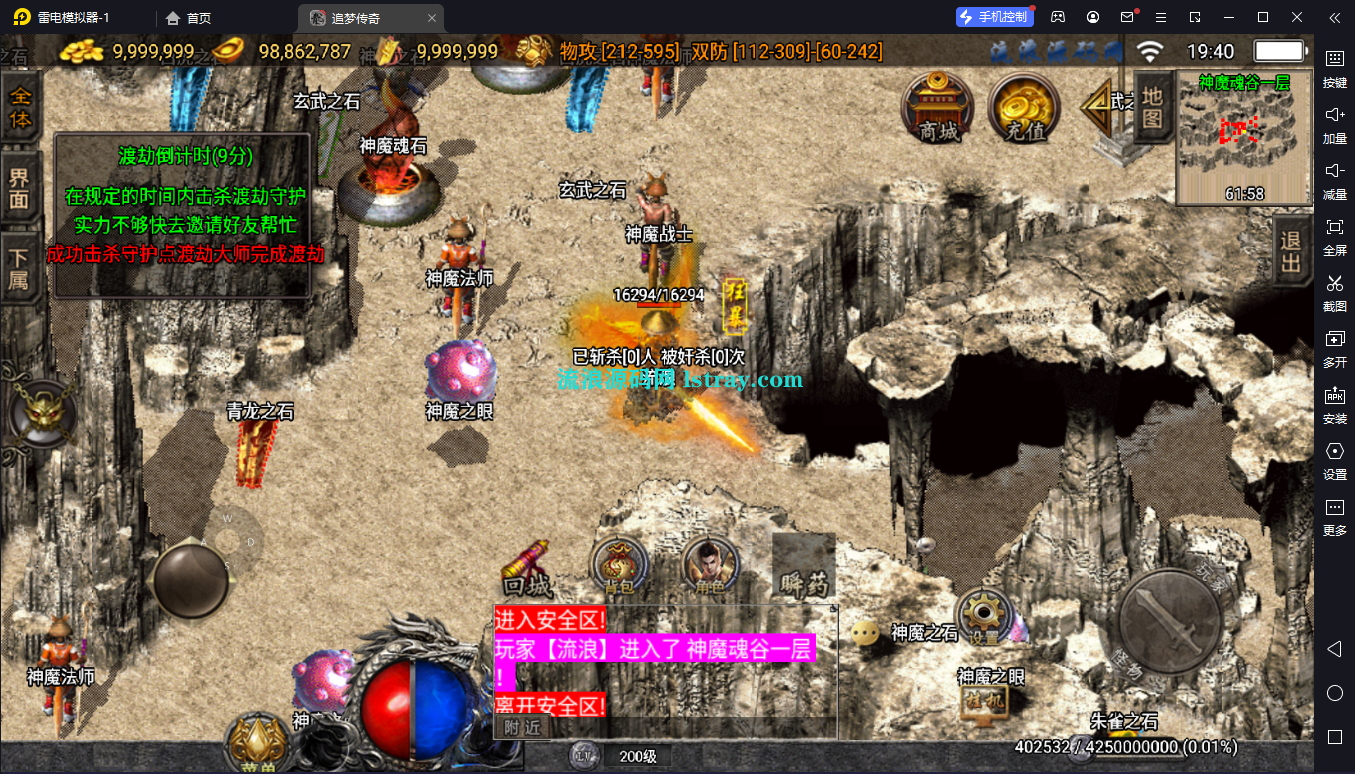Screen dimensions: 1355x774
Task: Open the yellow chat bubble icon
Action: pos(866,633)
